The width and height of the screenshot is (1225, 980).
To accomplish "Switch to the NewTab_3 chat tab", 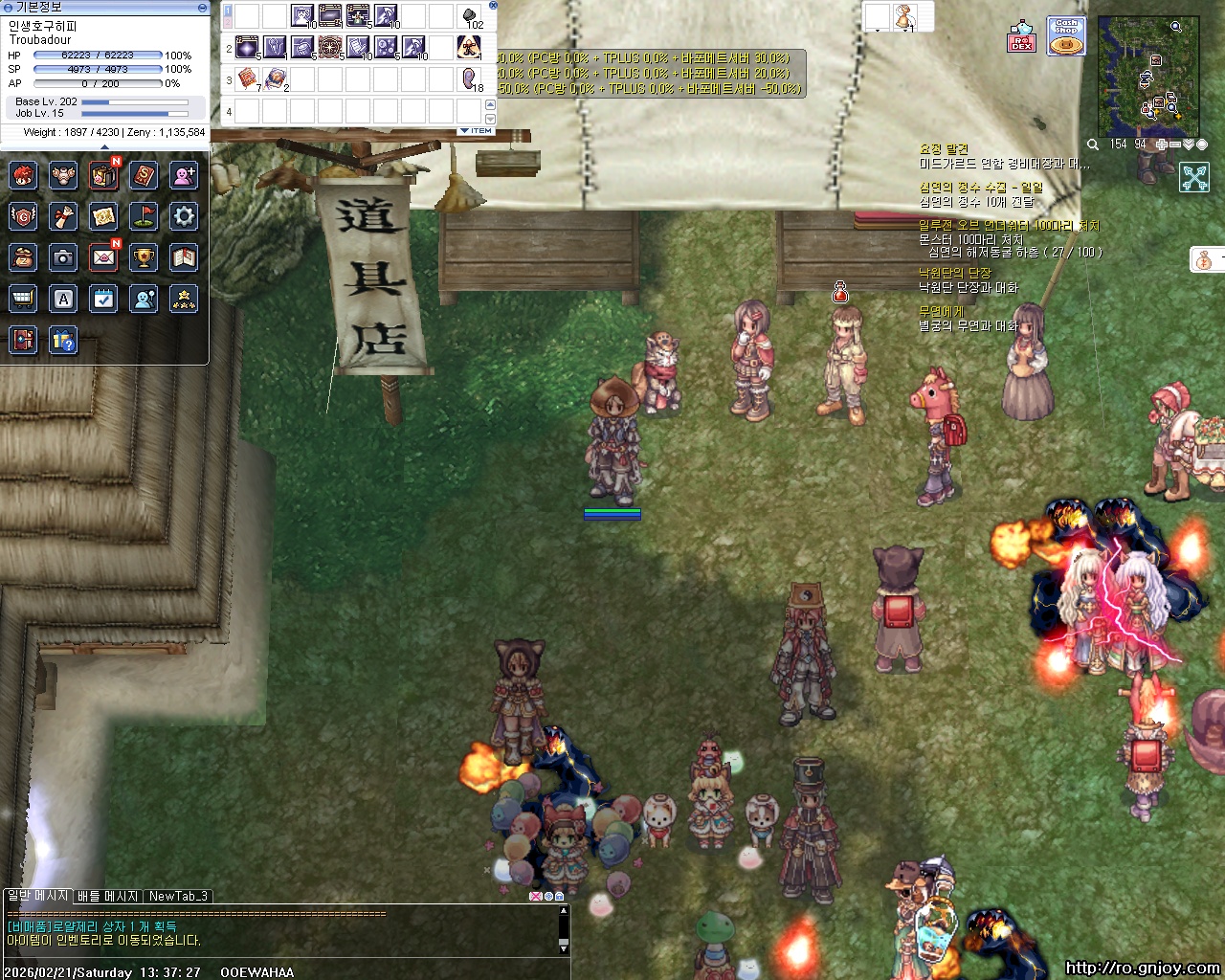I will click(178, 897).
